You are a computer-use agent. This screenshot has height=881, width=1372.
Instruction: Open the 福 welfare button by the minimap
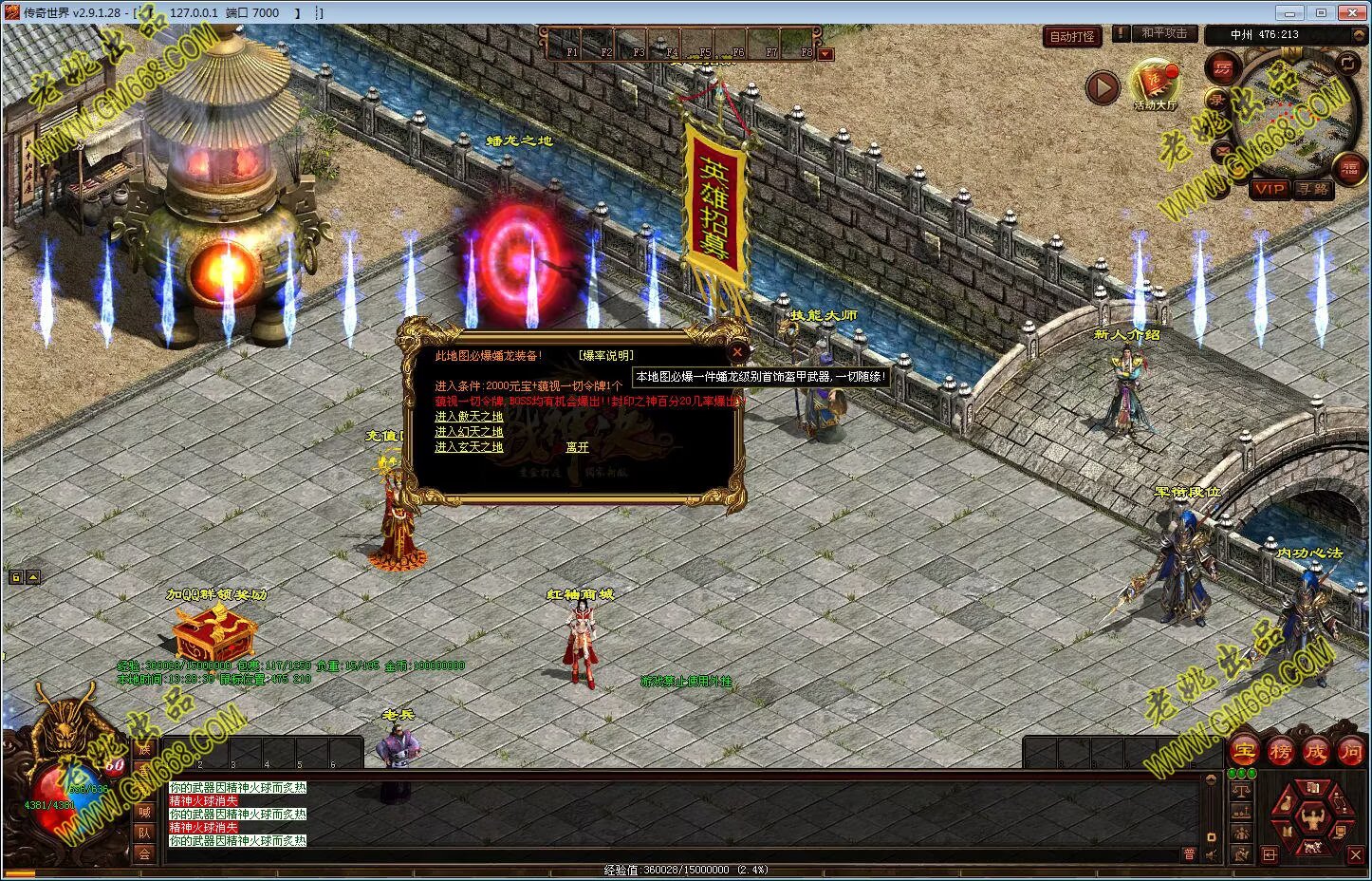pos(1349,167)
